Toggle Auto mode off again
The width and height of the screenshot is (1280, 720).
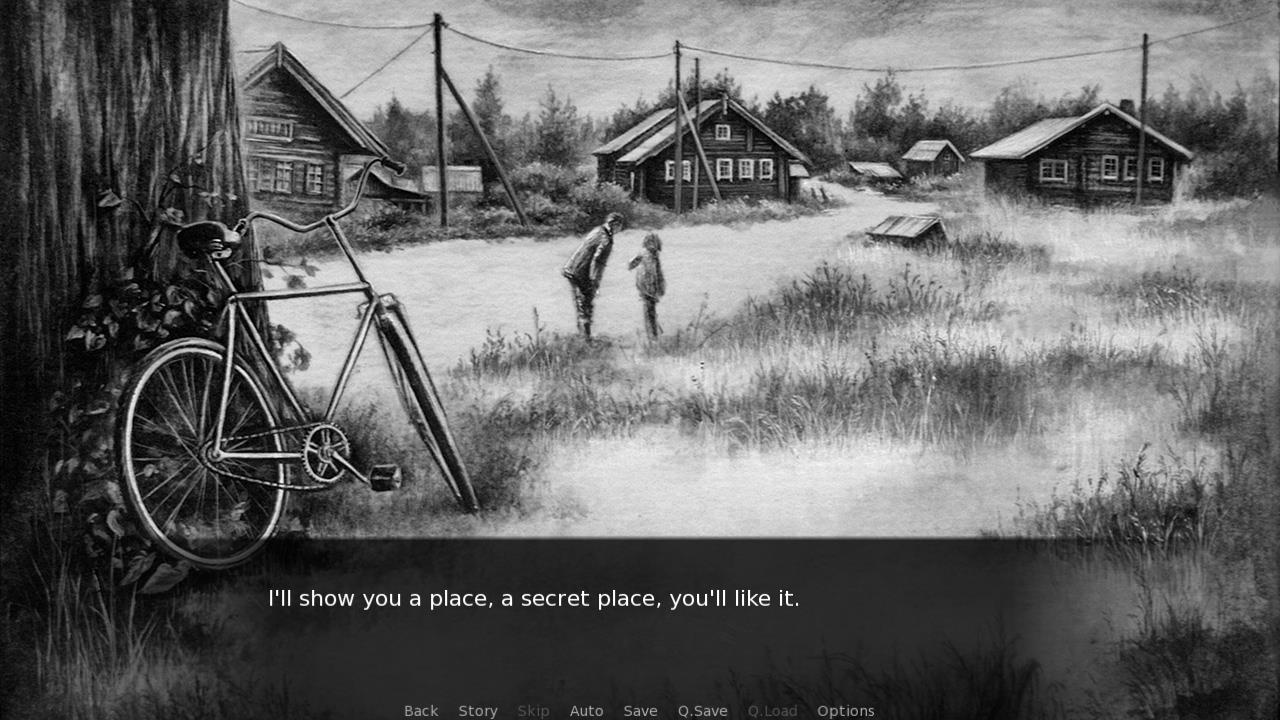(587, 711)
